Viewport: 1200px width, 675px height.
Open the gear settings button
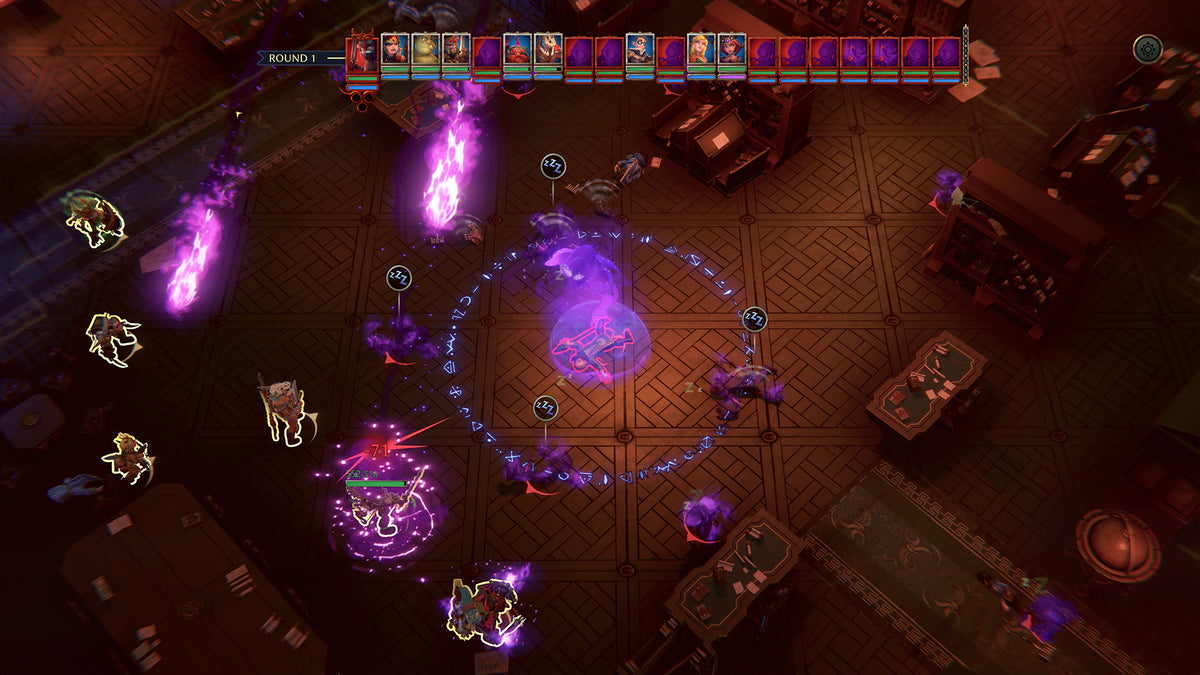tap(1147, 48)
